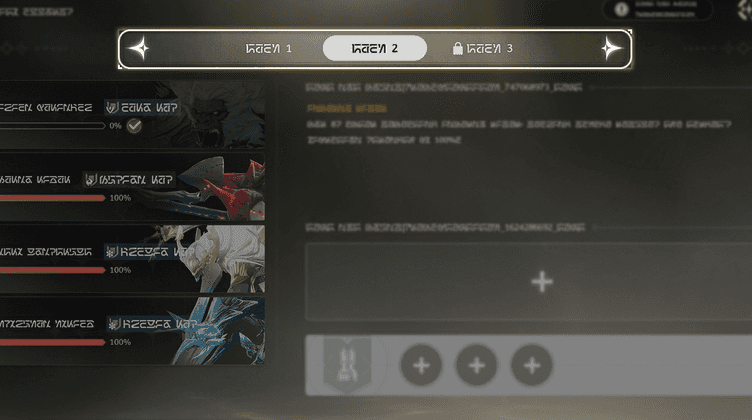Screen dimensions: 752x420
Task: Click the right four-point star arrow
Action: (610, 48)
